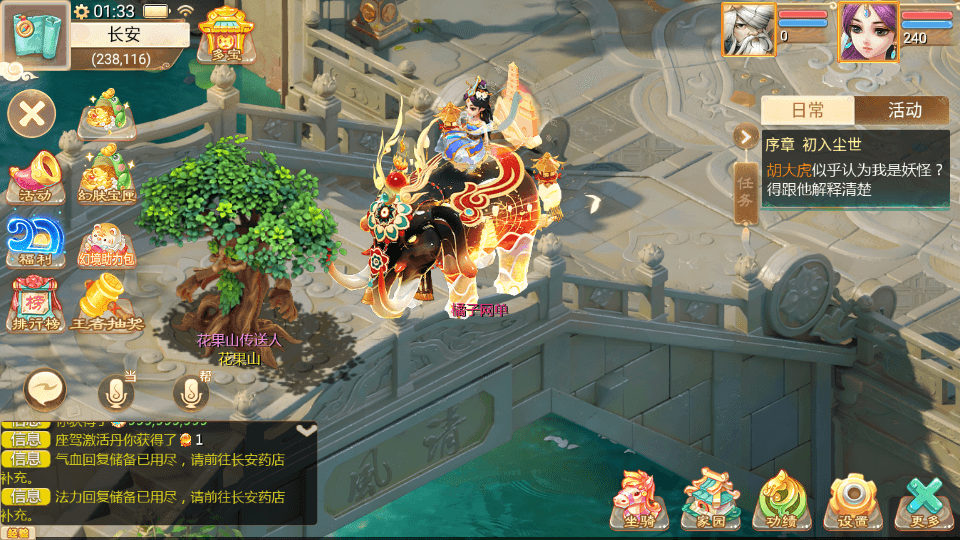Viewport: 960px width, 540px height.
Task: Open the 多宝 shop icon
Action: 222,35
